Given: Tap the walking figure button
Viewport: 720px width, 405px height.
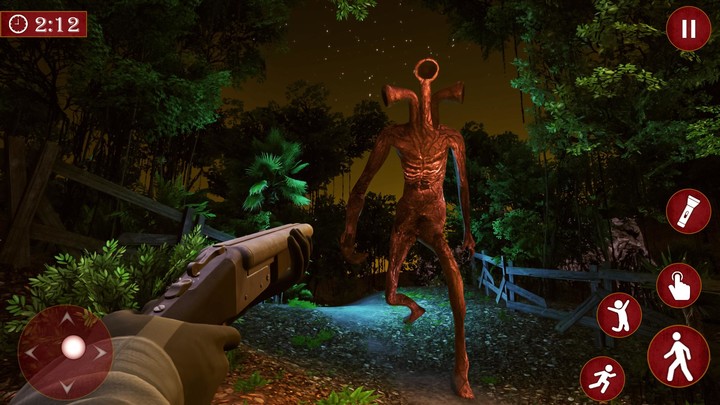Looking at the screenshot, I should coord(678,356).
